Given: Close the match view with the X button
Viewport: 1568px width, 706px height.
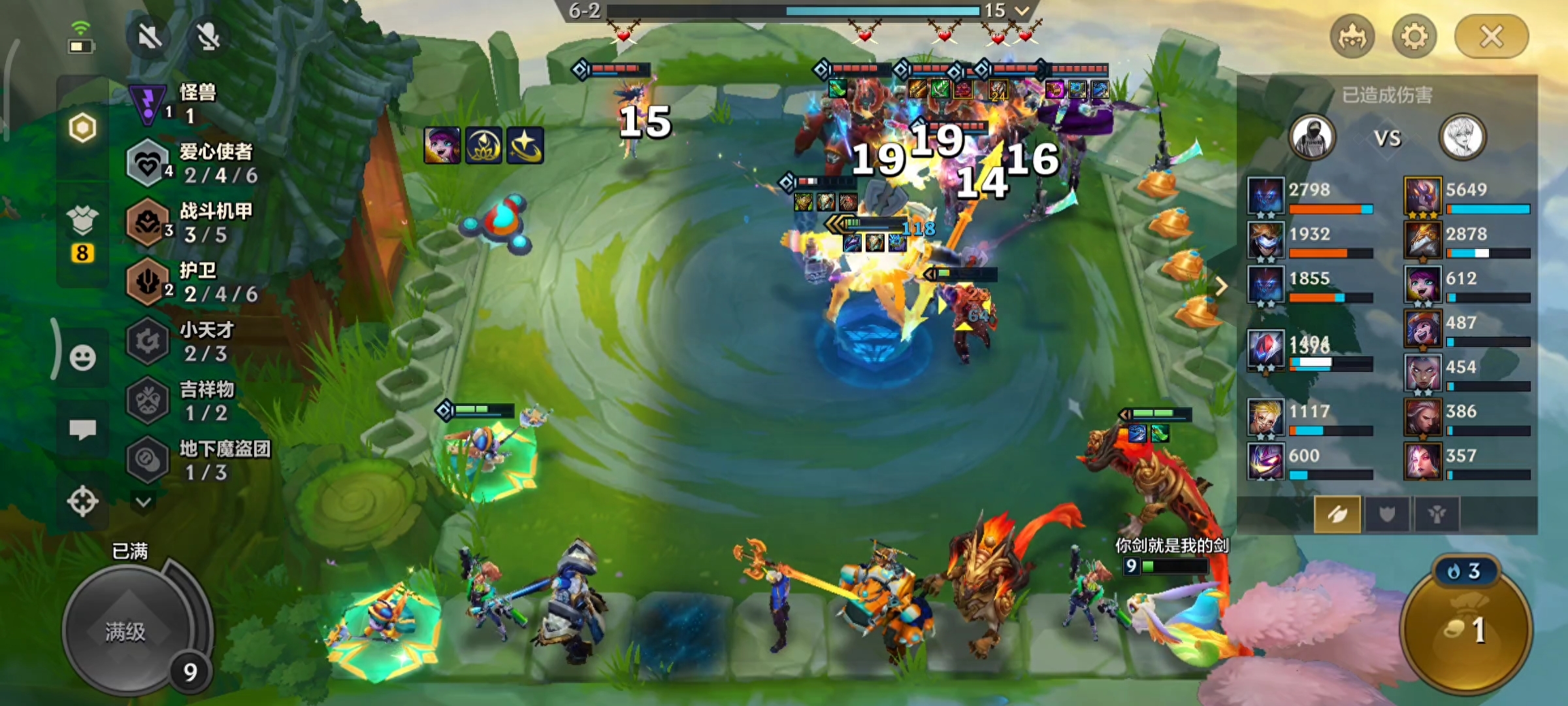Looking at the screenshot, I should click(1491, 37).
